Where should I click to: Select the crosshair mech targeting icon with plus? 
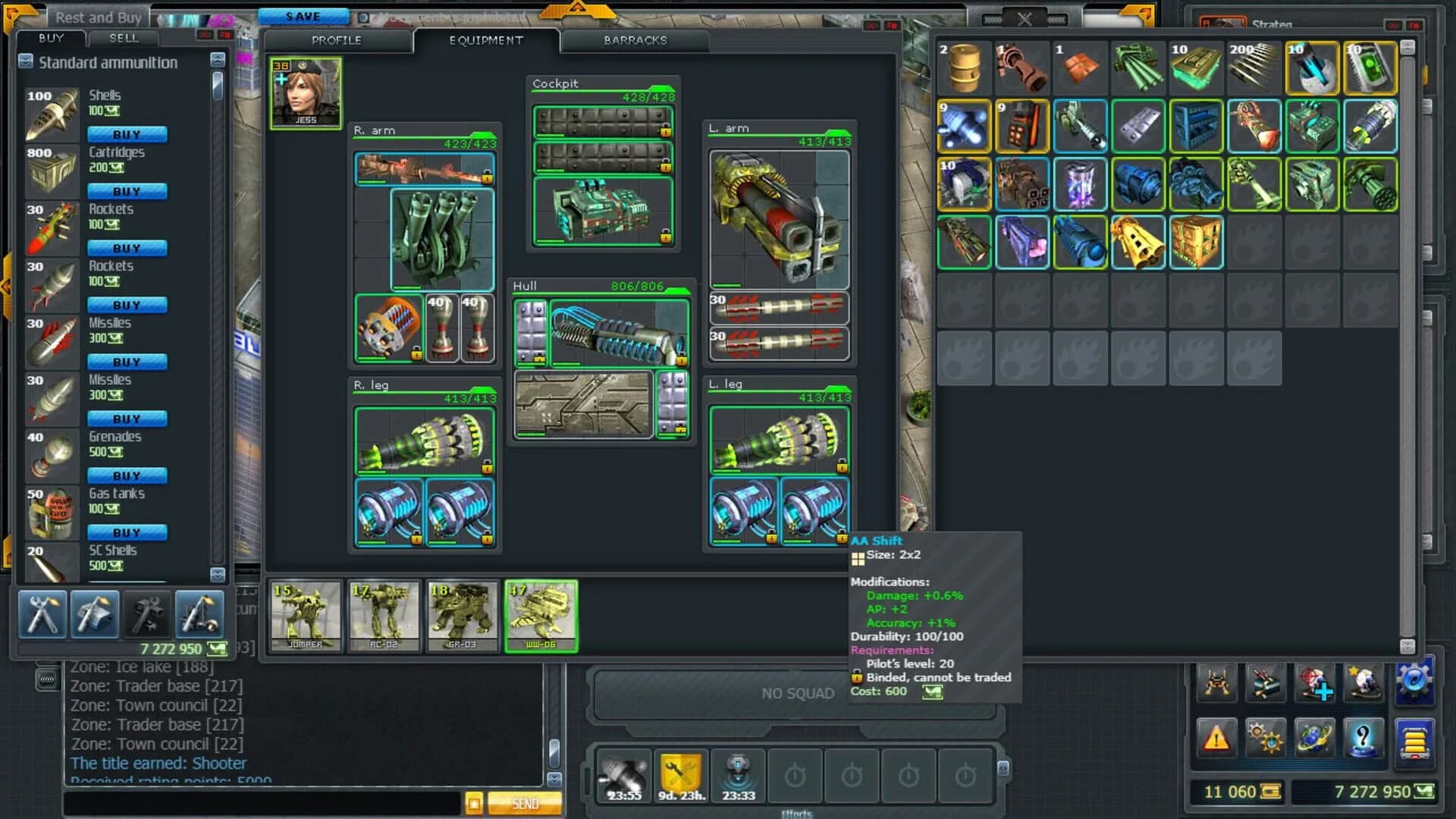point(1316,682)
